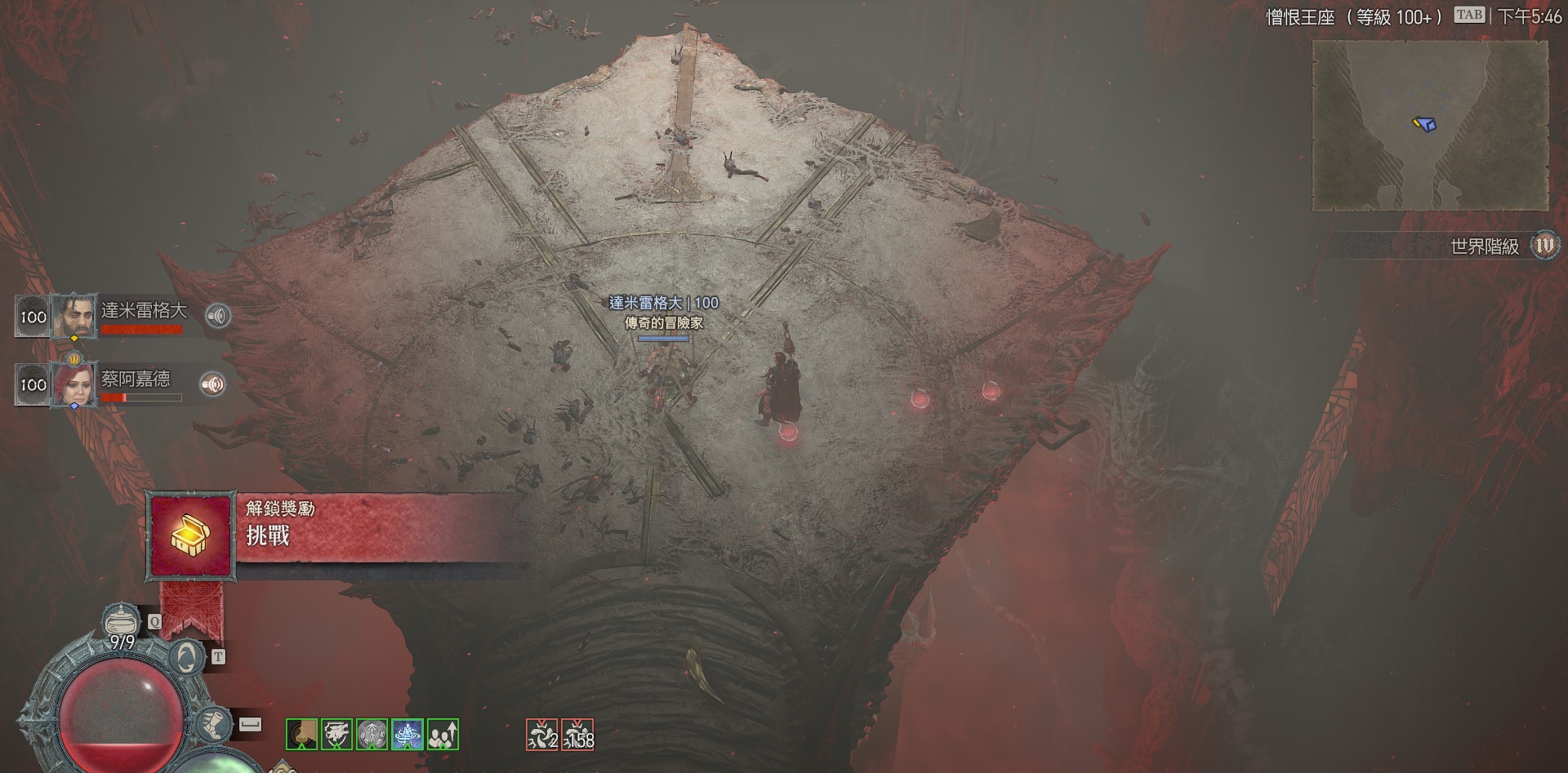The image size is (1568, 773).
Task: Inspect the rune stone buff icon
Action: coord(372,735)
